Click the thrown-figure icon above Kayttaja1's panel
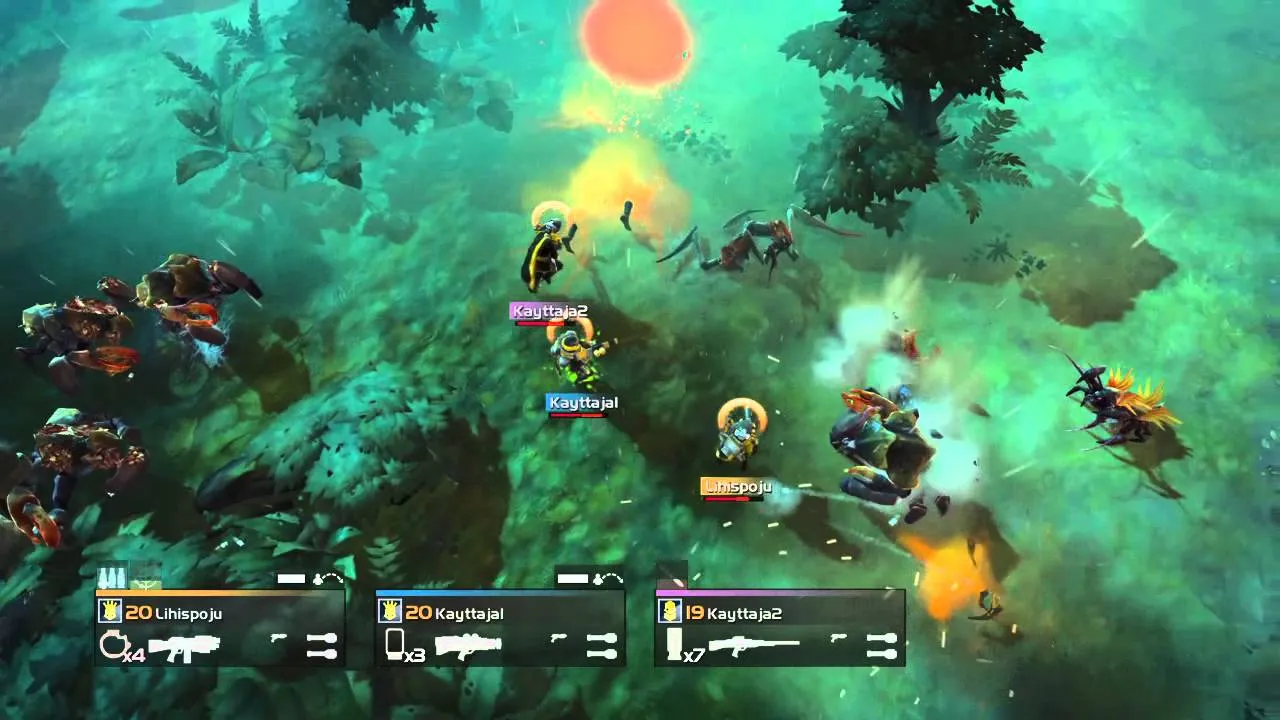Screen dimensions: 1280x720 tap(608, 578)
